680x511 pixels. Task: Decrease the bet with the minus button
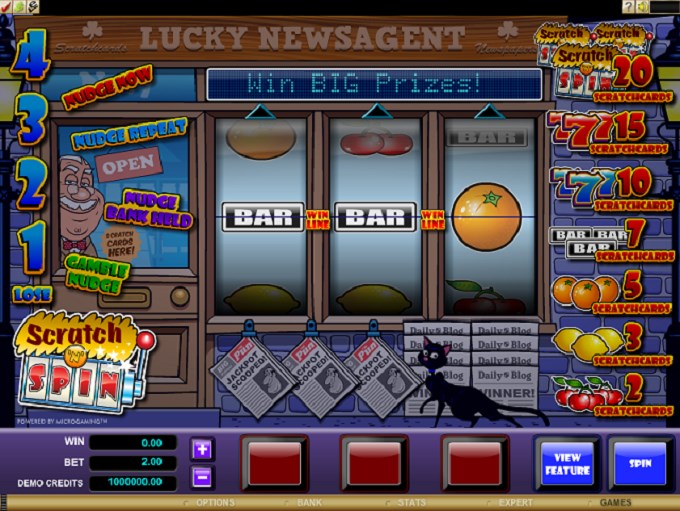click(202, 476)
